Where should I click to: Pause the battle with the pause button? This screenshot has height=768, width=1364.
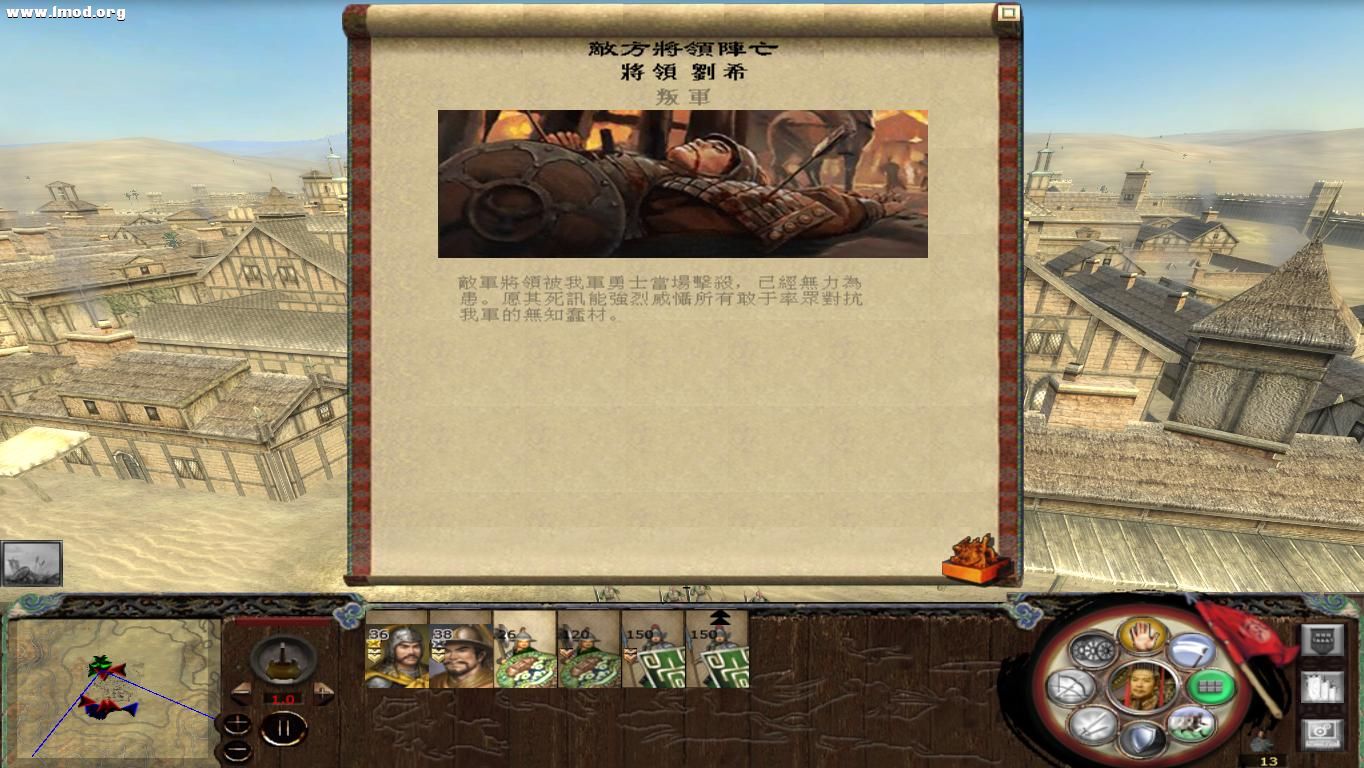(x=285, y=729)
